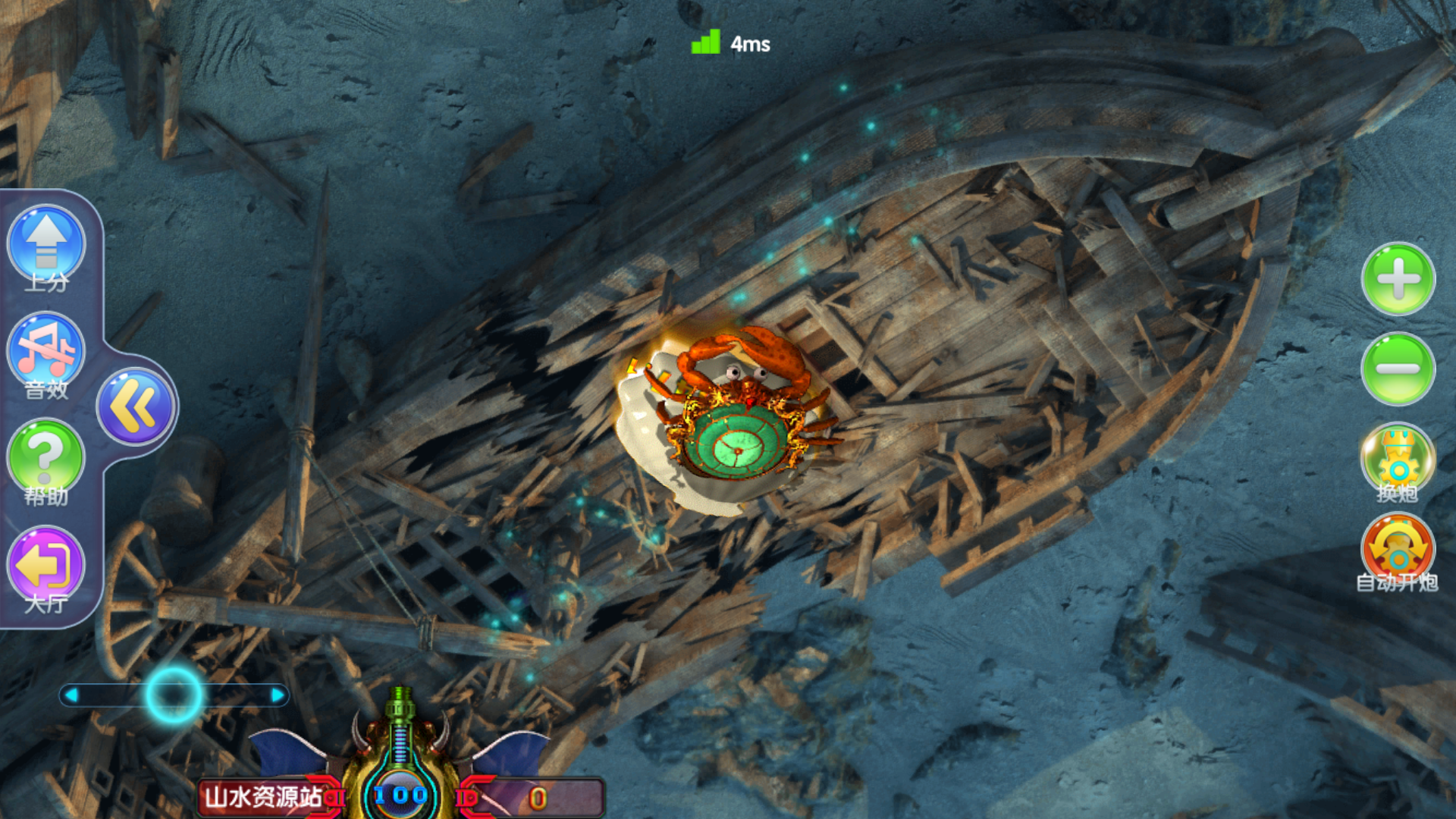Decrease cannon bet with the green minus button
This screenshot has width=1456, height=819.
[x=1398, y=369]
